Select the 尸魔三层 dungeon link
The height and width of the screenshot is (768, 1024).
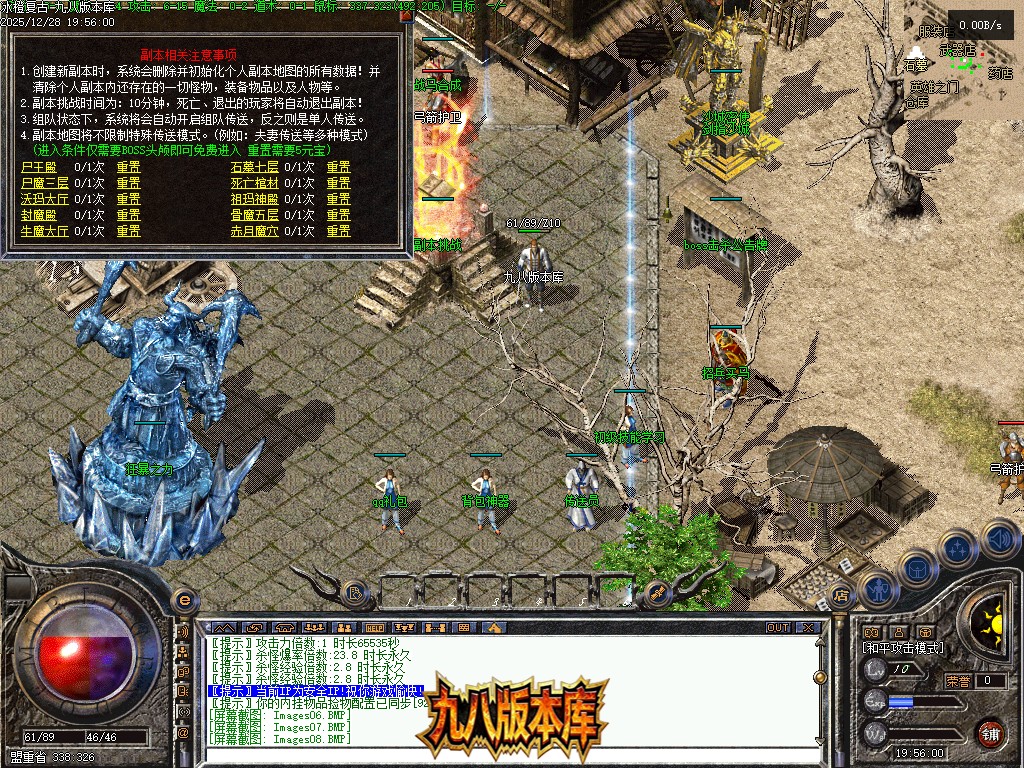coord(45,183)
